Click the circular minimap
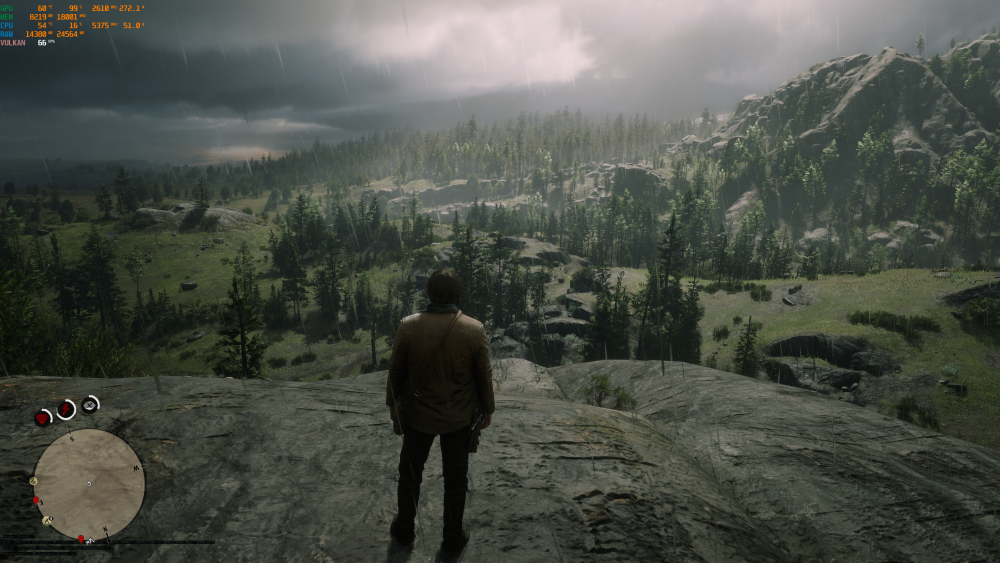1000x563 pixels. pos(89,484)
